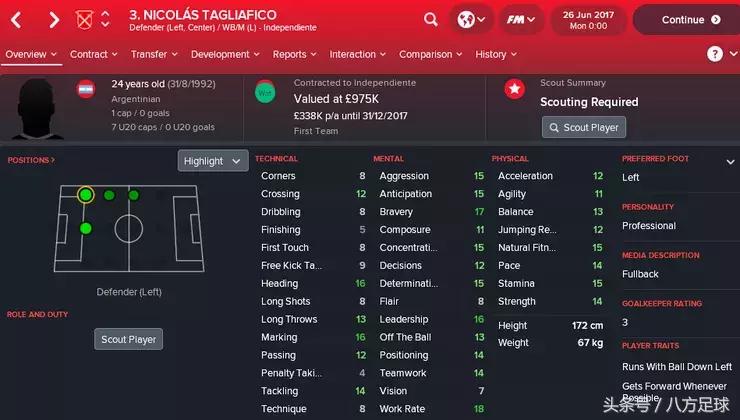Scout Player from the Scout Summary panel
Viewport: 740px width, 420px height.
pos(584,127)
